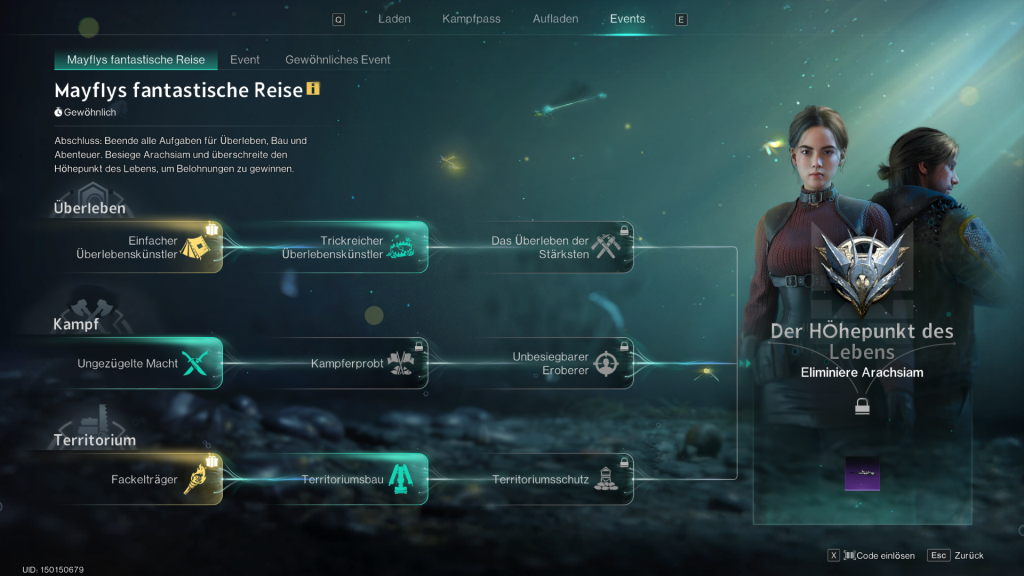Open the Laden shop tab

point(394,19)
